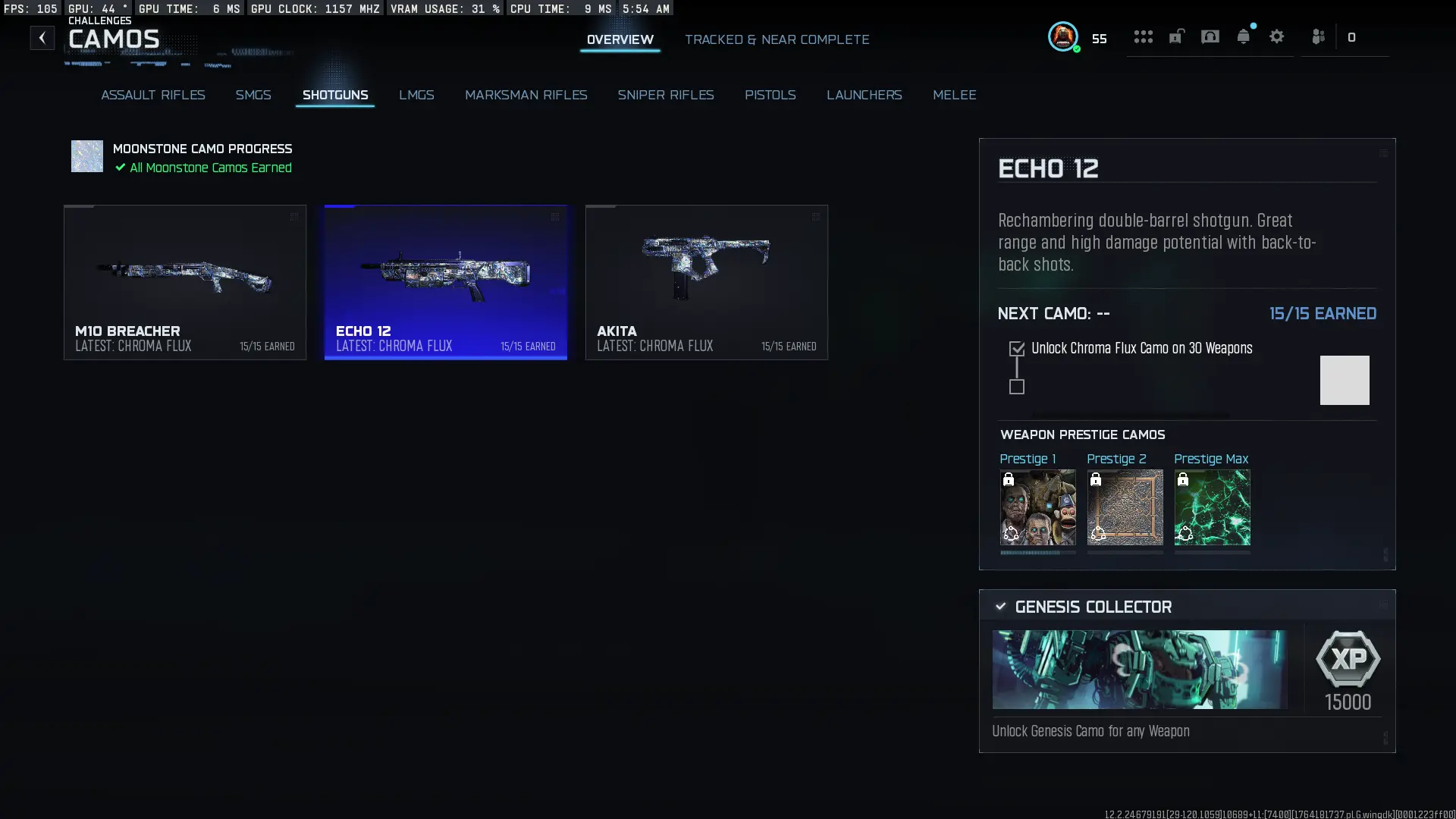Open the locker icon in top bar
Screen dimensions: 1456x819
[1176, 36]
